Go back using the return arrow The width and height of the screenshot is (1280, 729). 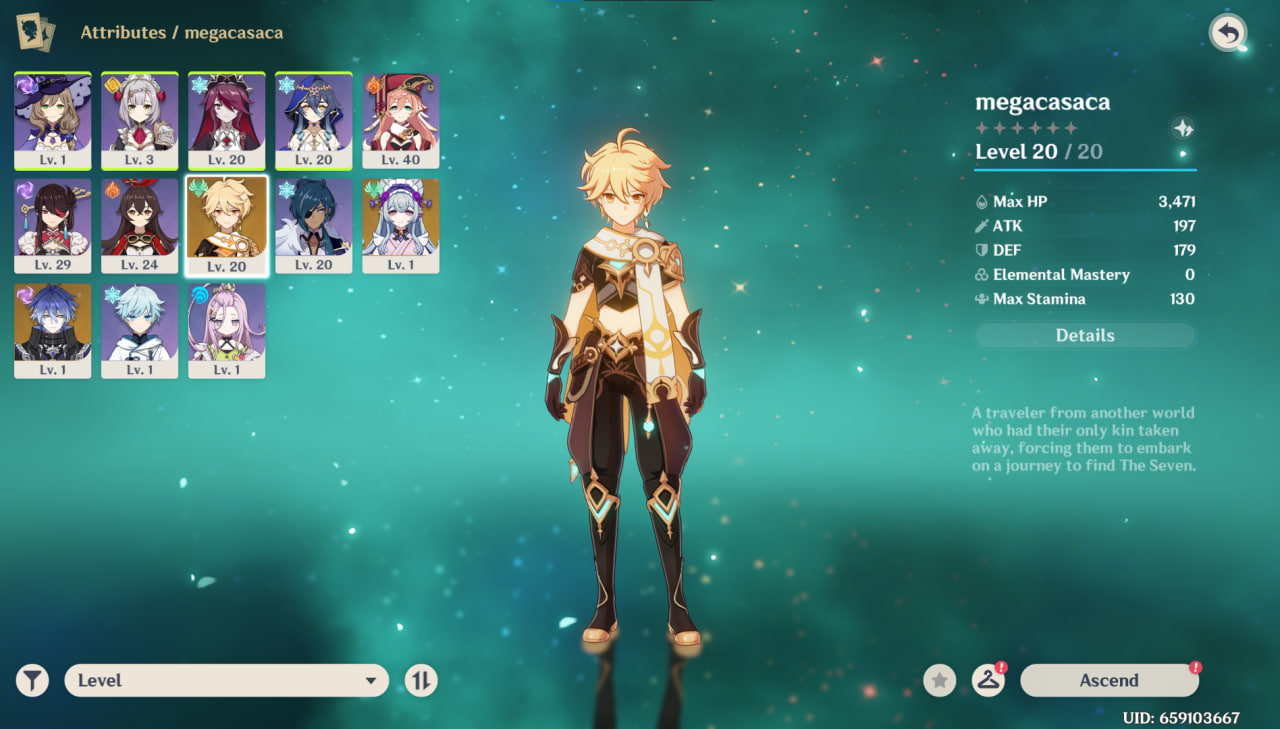[1227, 33]
